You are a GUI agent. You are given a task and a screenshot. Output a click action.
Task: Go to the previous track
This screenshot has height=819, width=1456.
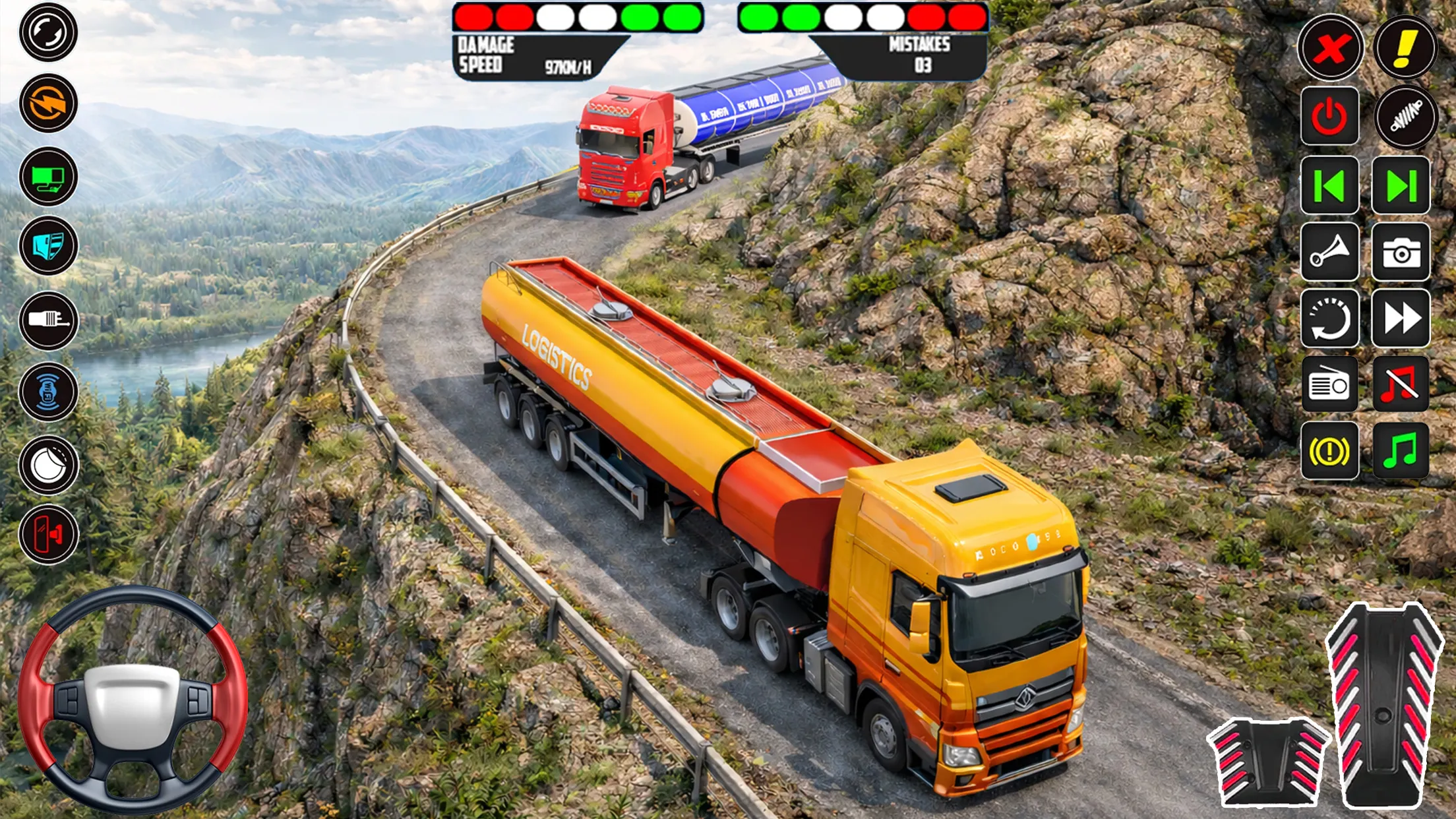point(1329,185)
